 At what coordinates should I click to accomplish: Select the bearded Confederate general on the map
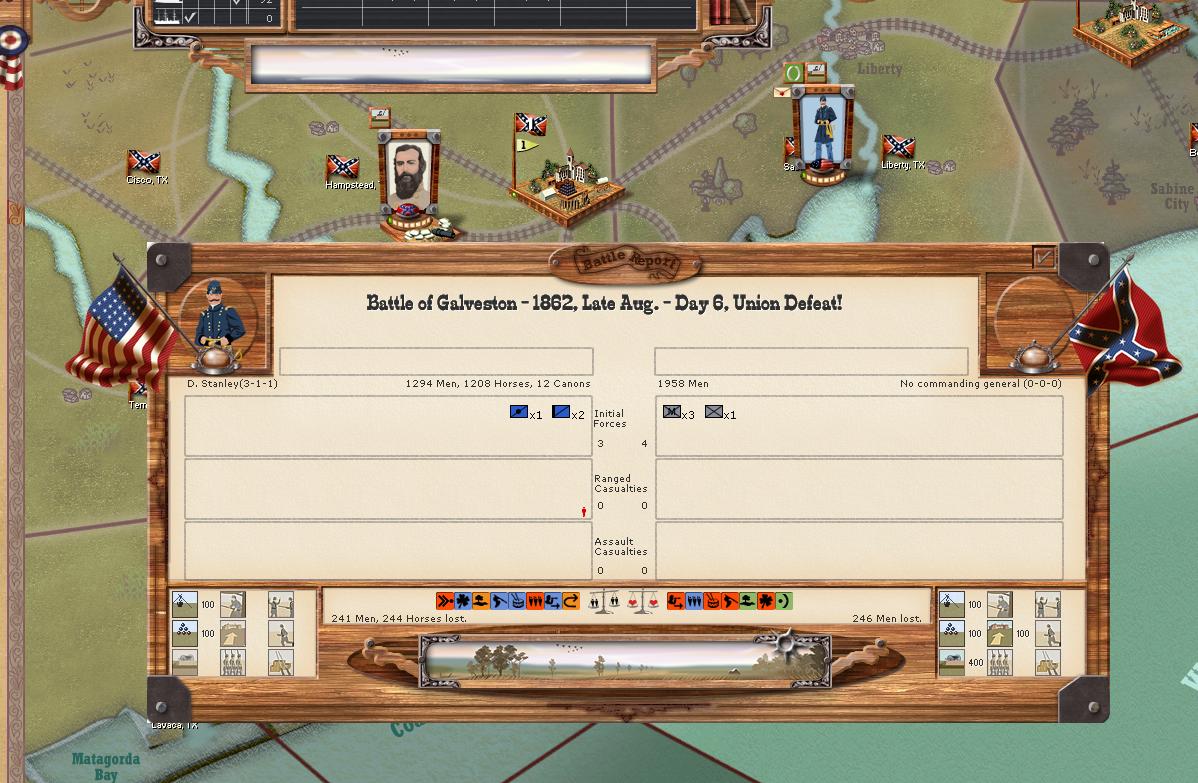409,177
